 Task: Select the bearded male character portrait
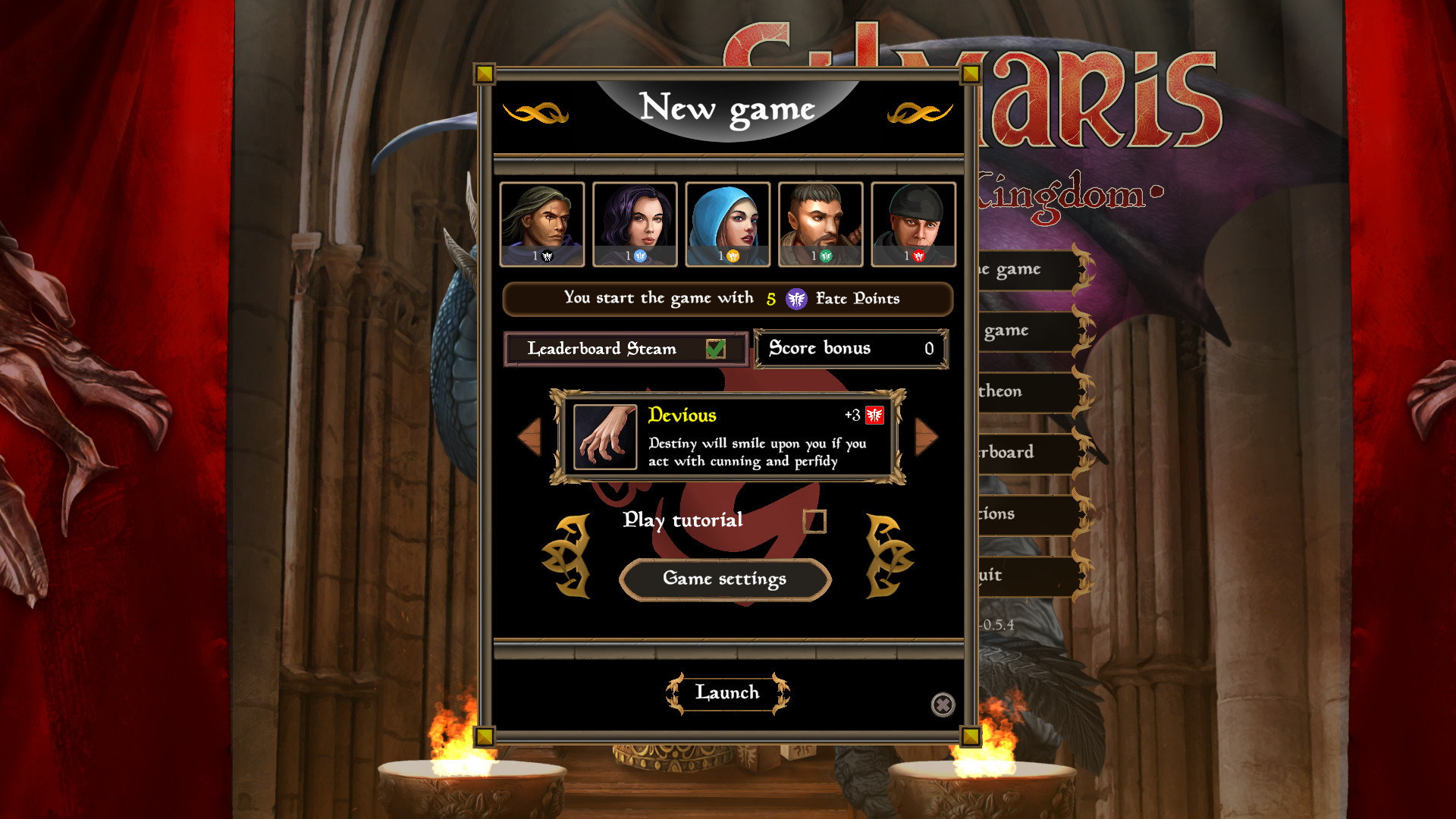click(x=821, y=222)
